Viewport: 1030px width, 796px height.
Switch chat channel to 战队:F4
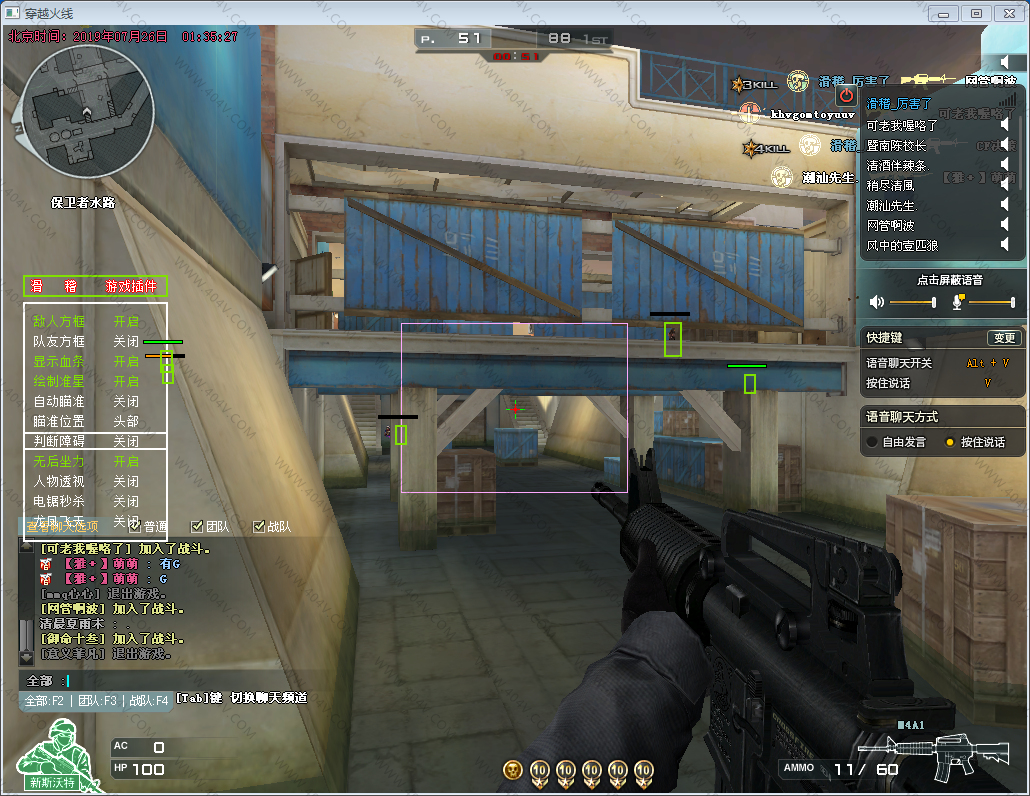pyautogui.click(x=148, y=701)
